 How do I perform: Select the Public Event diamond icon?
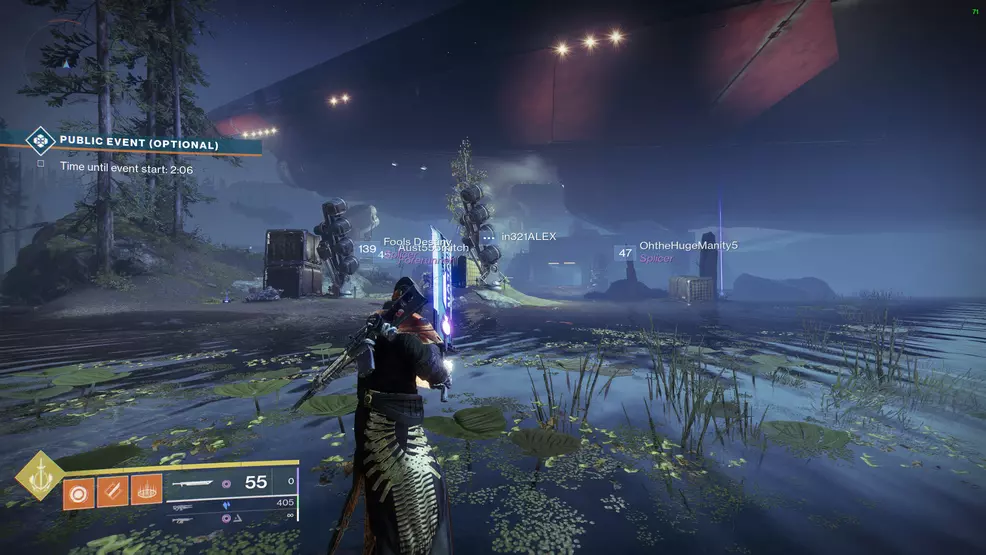pyautogui.click(x=40, y=140)
